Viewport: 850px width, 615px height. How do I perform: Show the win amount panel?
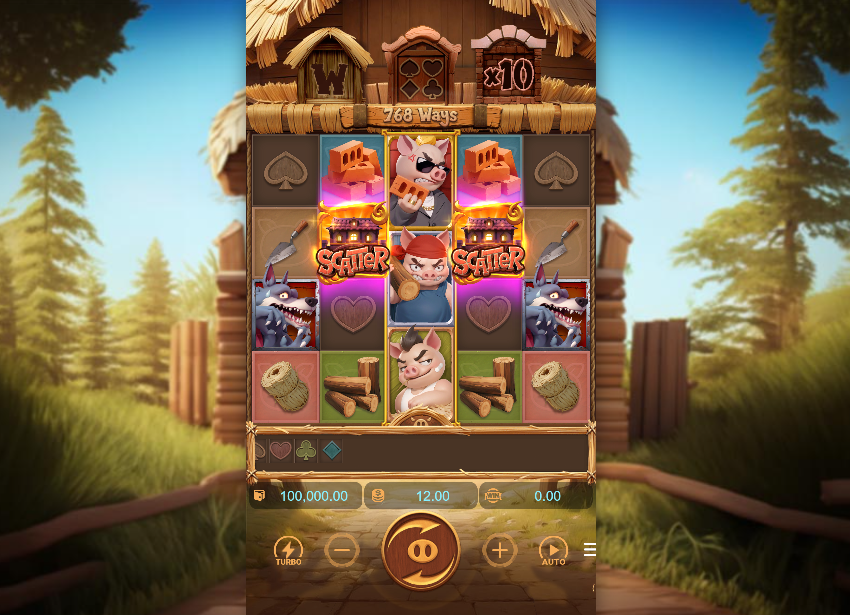click(536, 496)
